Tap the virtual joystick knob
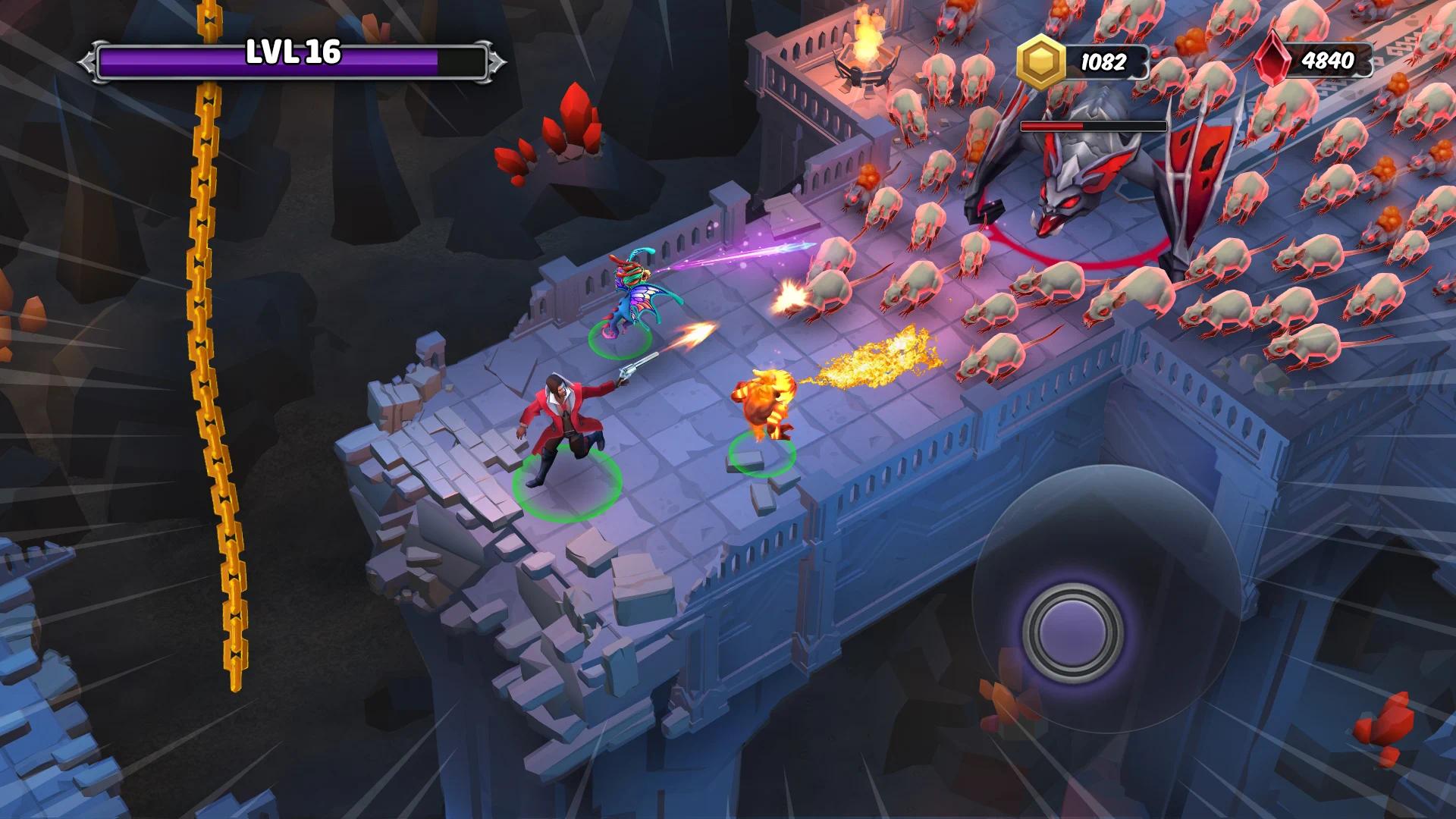This screenshot has height=819, width=1456. pos(1072,632)
